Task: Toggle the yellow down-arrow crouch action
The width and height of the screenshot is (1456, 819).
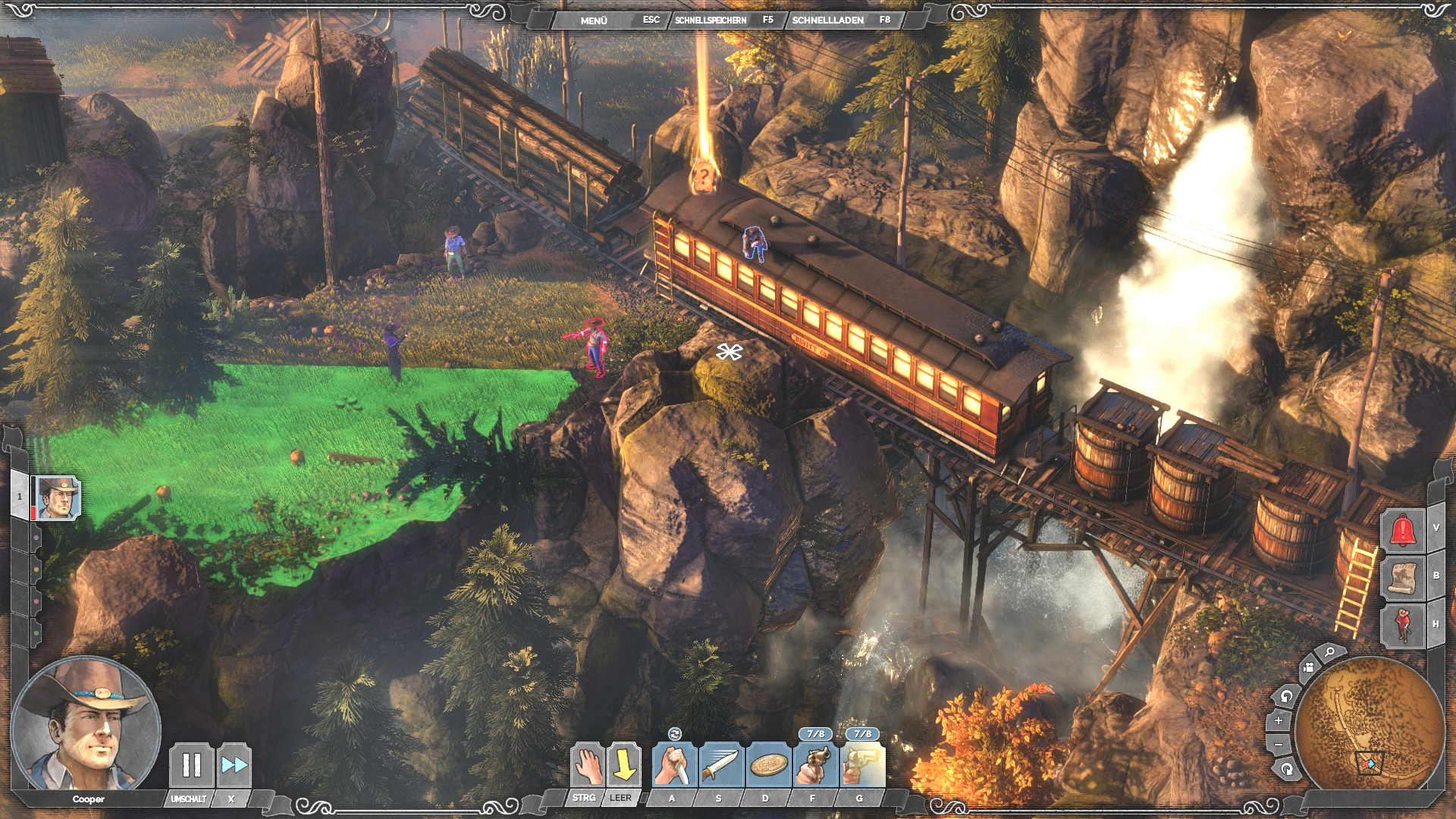Action: [x=623, y=765]
